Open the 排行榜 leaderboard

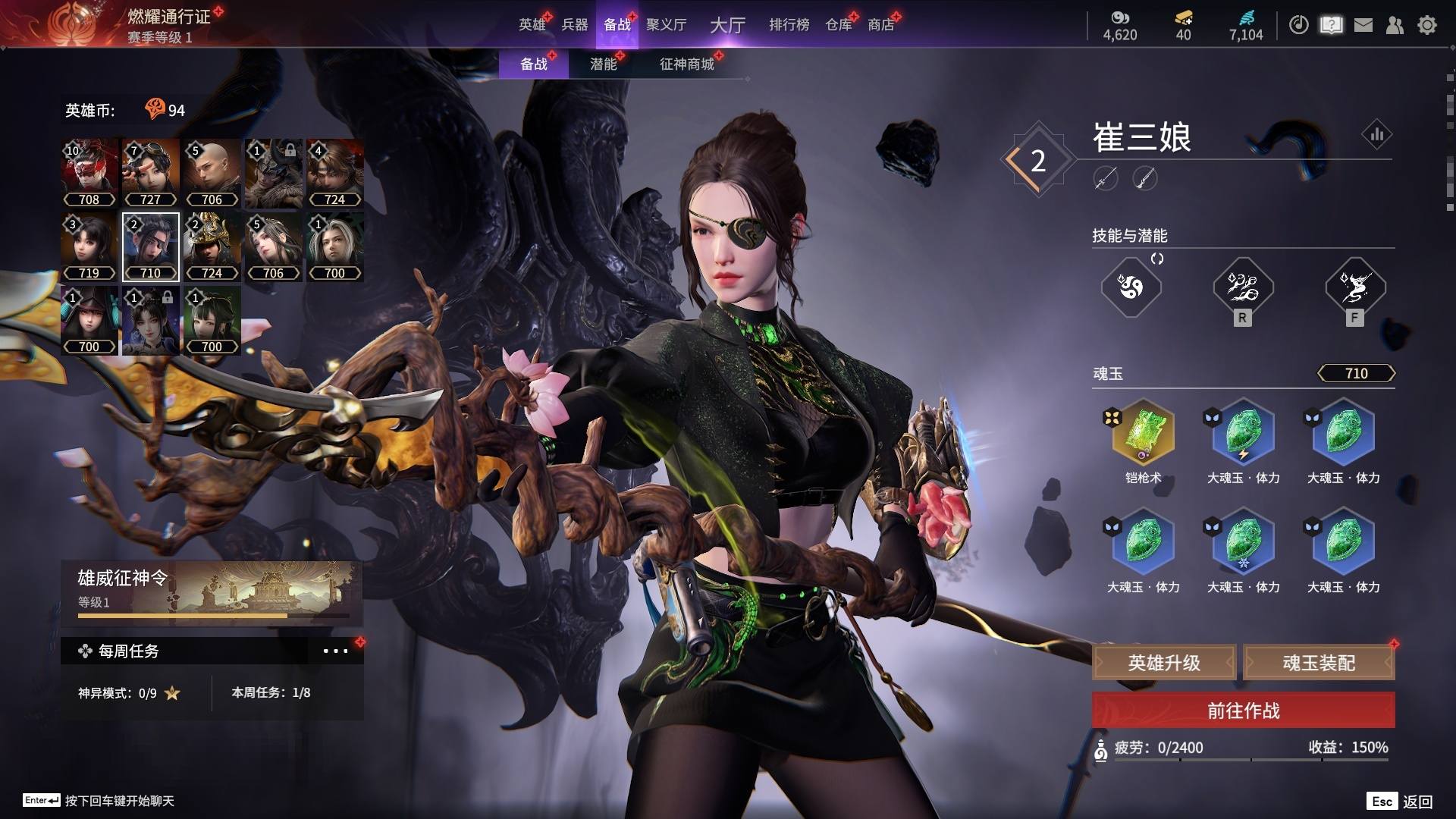pos(789,24)
